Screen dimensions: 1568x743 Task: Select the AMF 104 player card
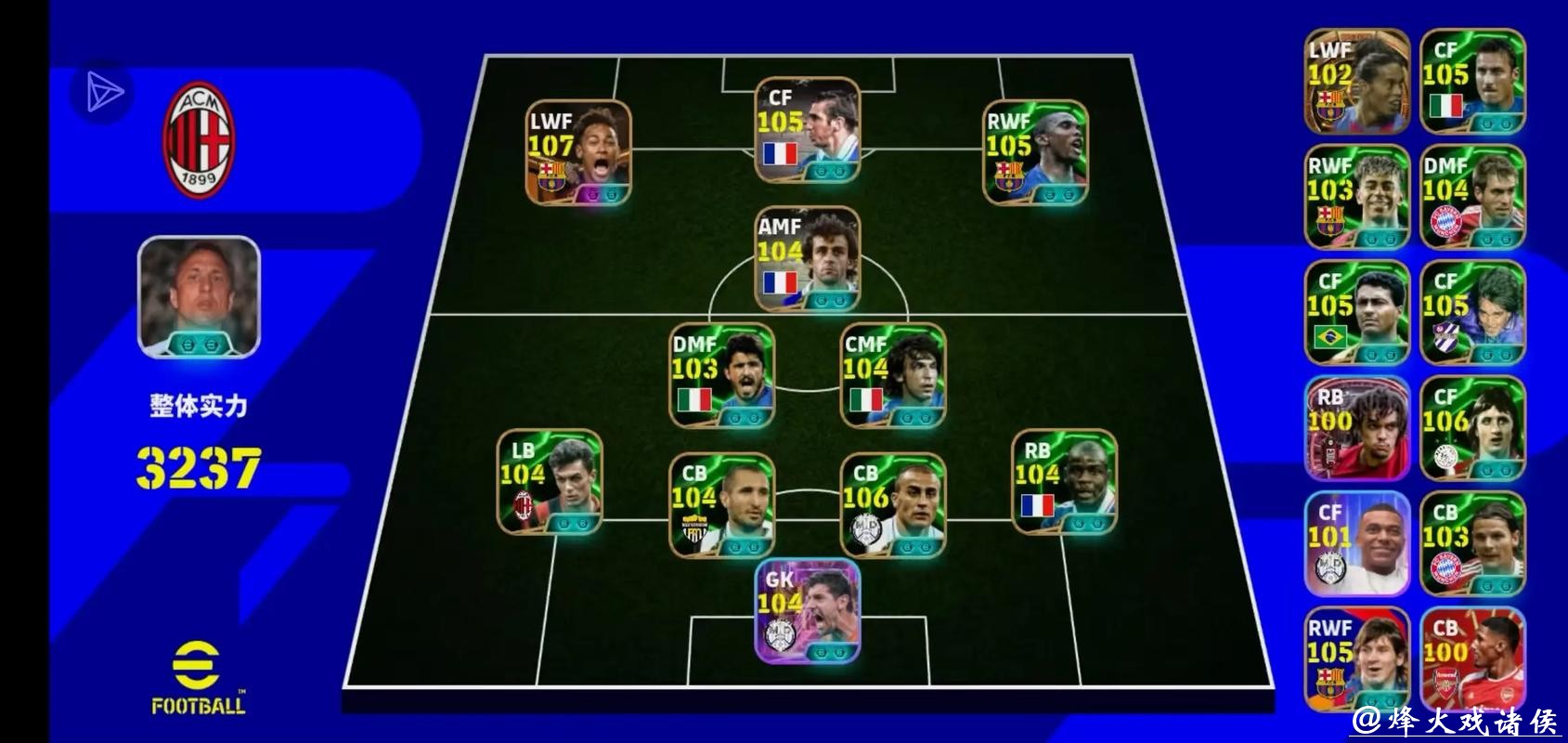[807, 258]
